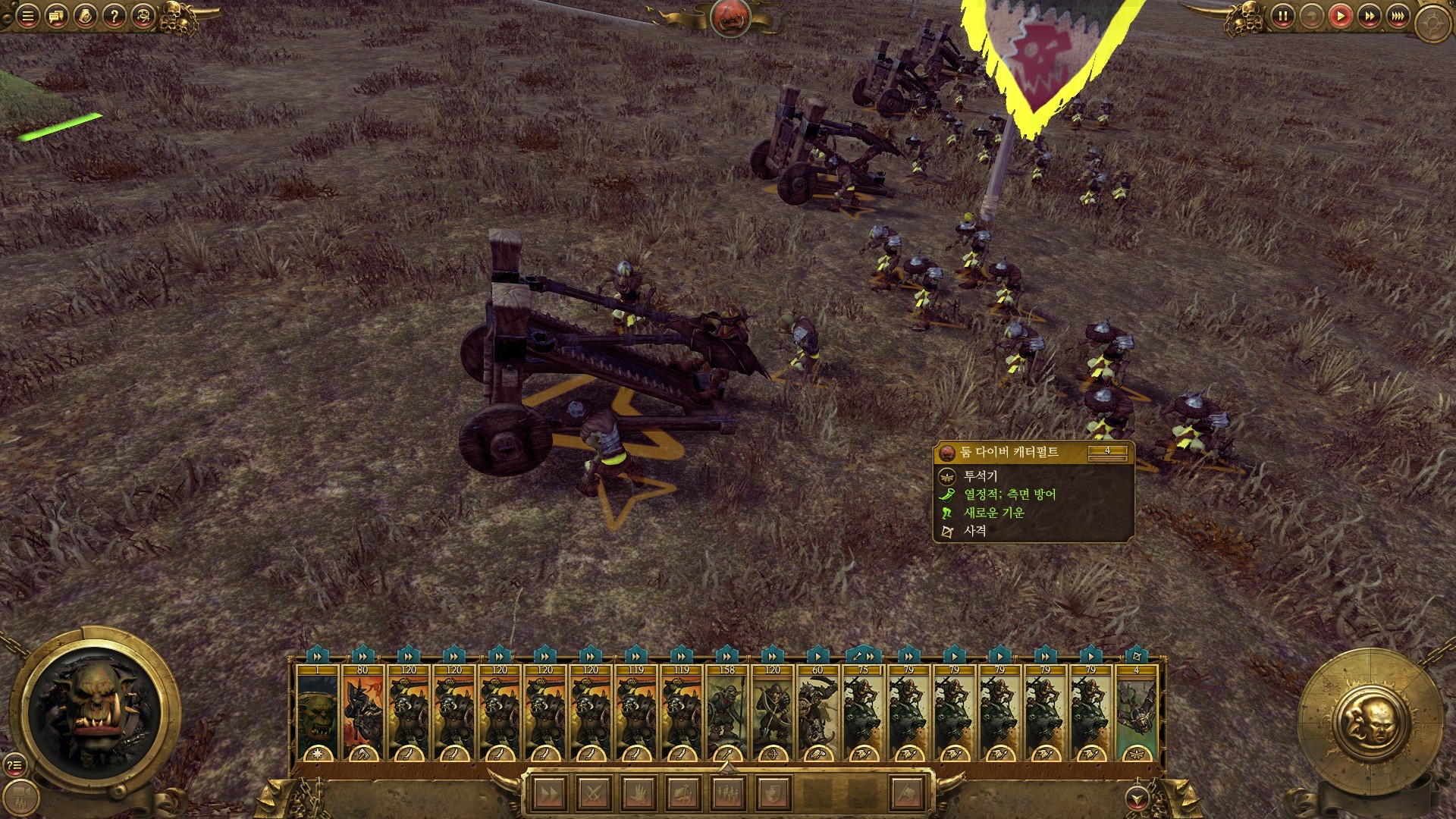
Task: Click the halt hand order button
Action: pos(637,794)
